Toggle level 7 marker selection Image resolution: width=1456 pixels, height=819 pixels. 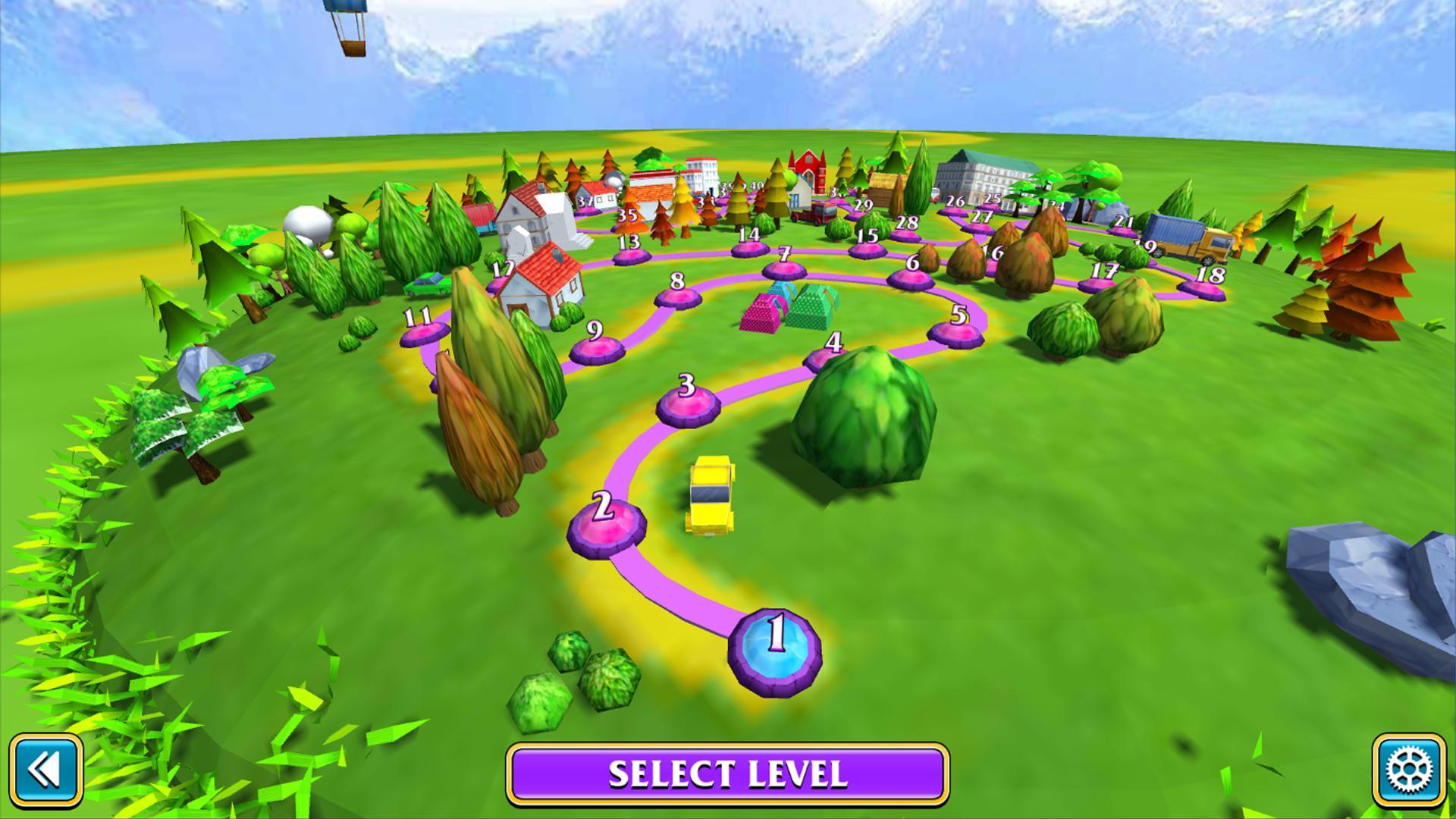[786, 269]
